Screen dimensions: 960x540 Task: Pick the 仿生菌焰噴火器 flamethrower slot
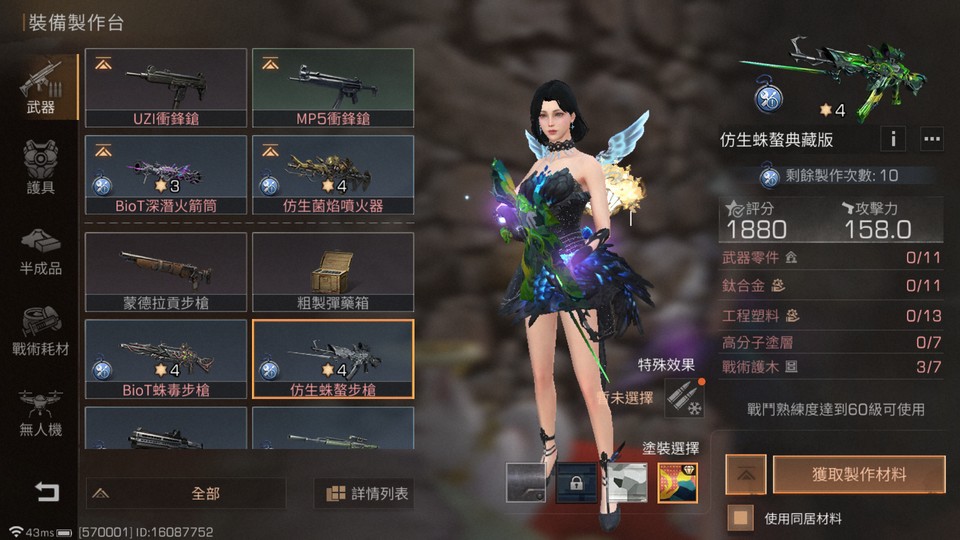[x=333, y=176]
